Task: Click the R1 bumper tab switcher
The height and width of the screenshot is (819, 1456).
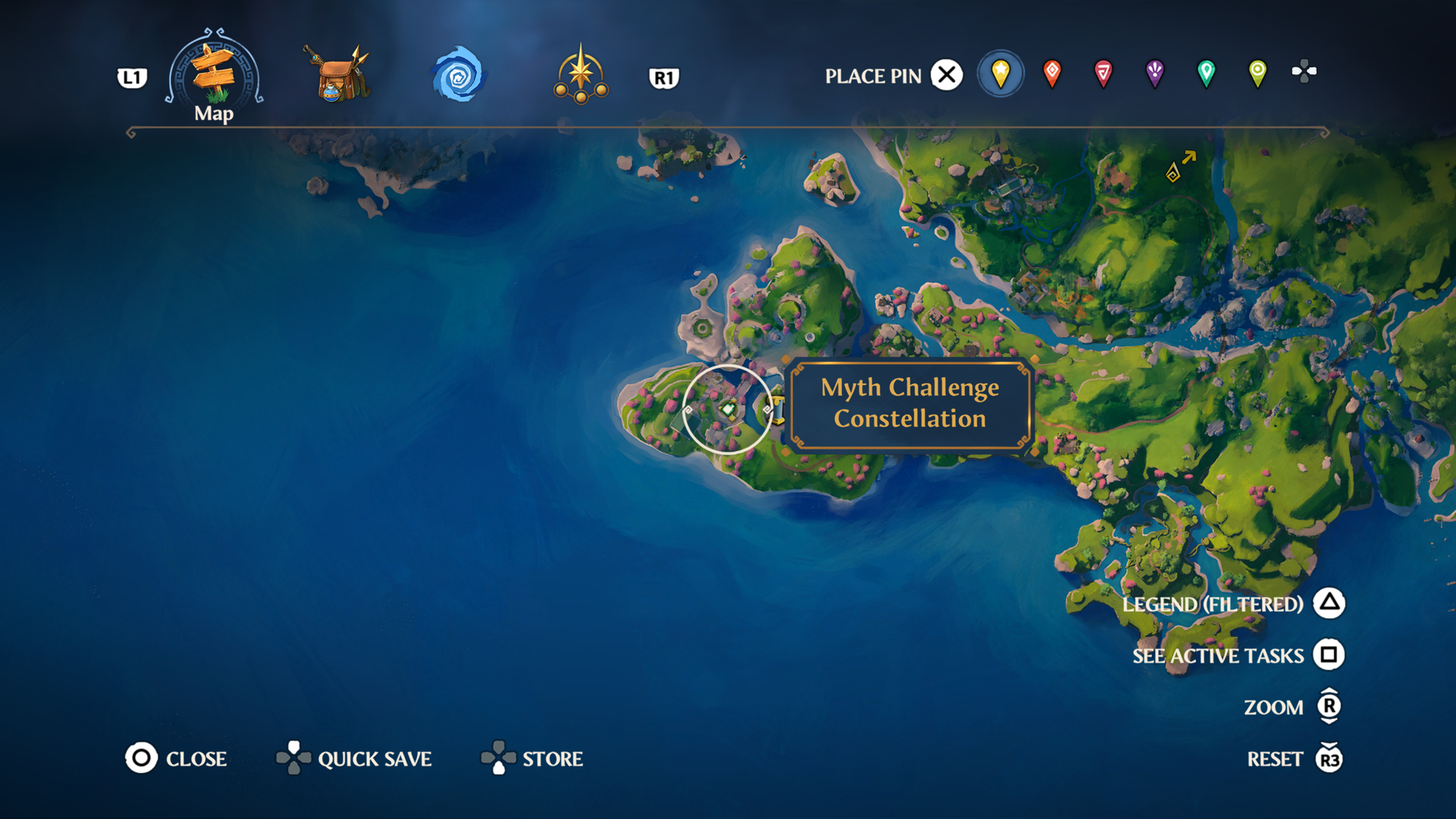Action: click(x=665, y=77)
